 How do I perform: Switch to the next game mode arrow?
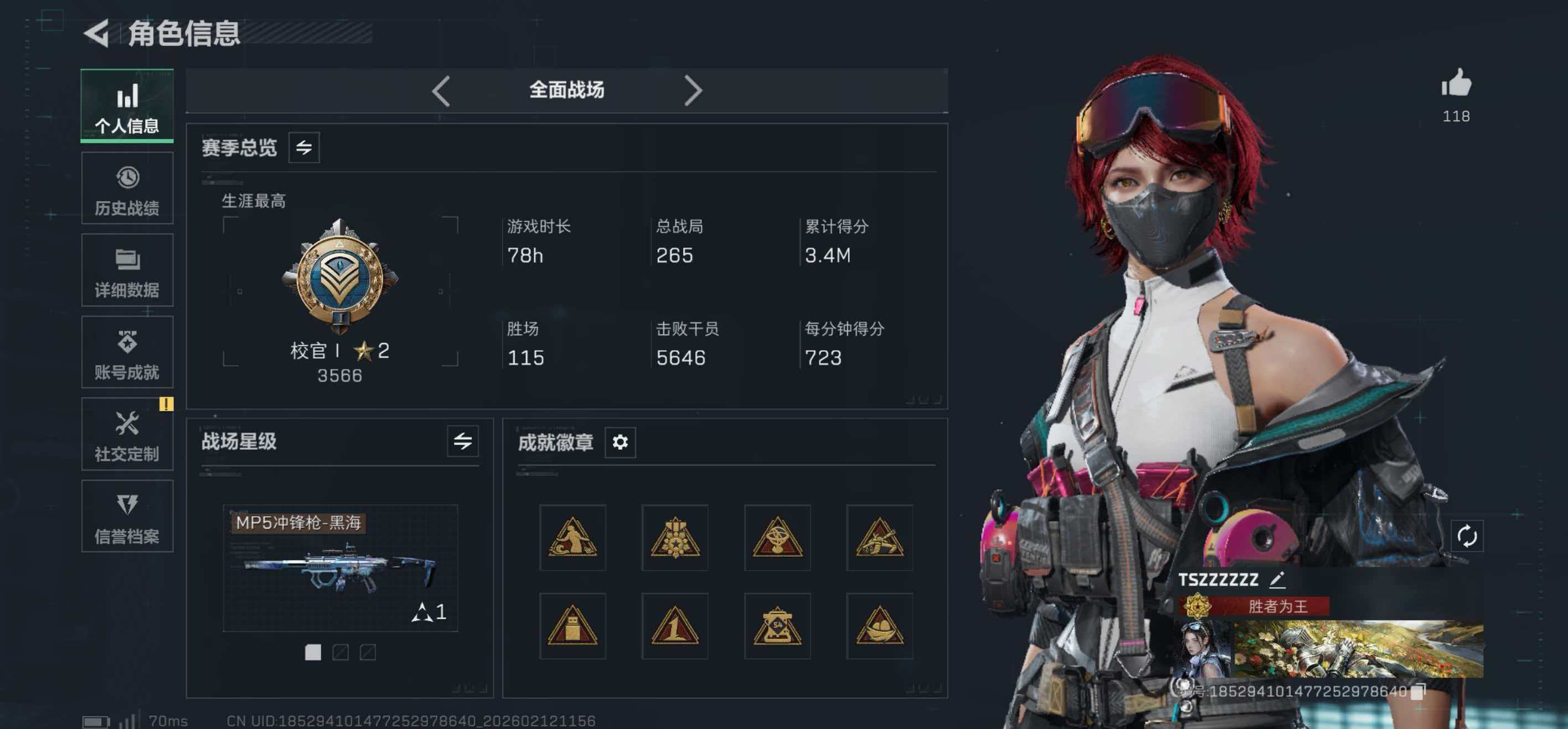tap(693, 91)
